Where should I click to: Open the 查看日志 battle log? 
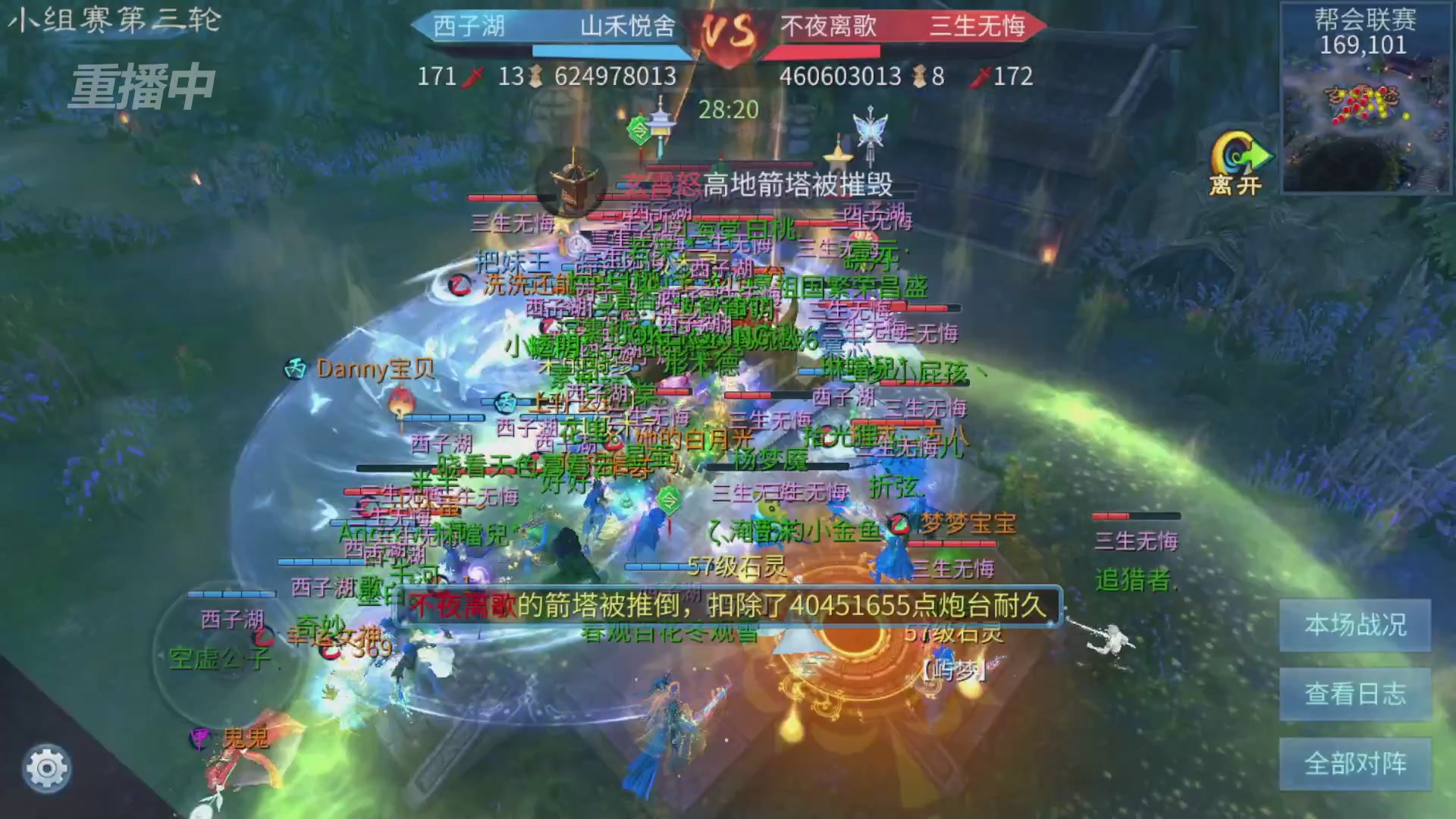point(1354,695)
